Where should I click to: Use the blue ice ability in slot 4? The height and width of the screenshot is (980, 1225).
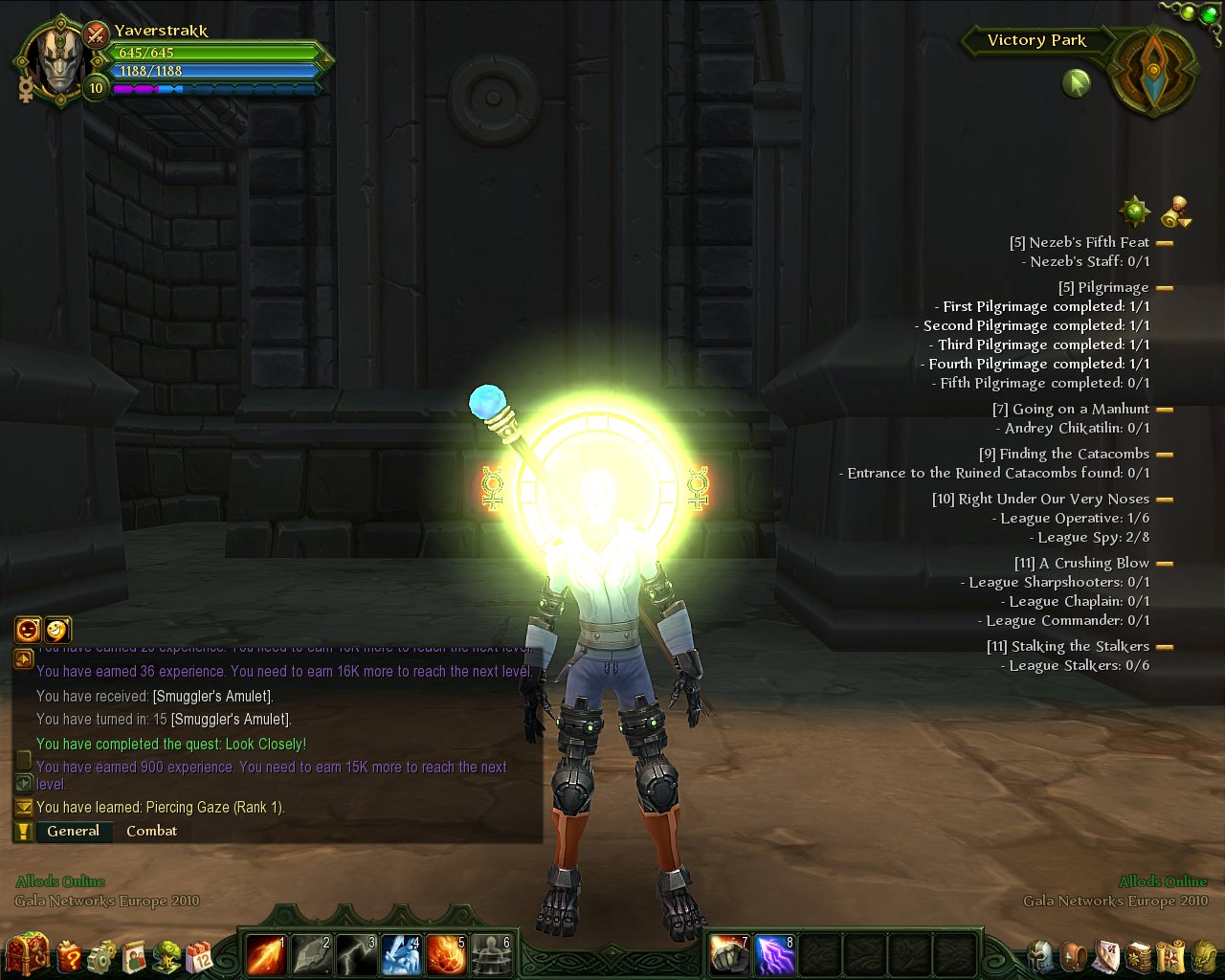tap(402, 955)
